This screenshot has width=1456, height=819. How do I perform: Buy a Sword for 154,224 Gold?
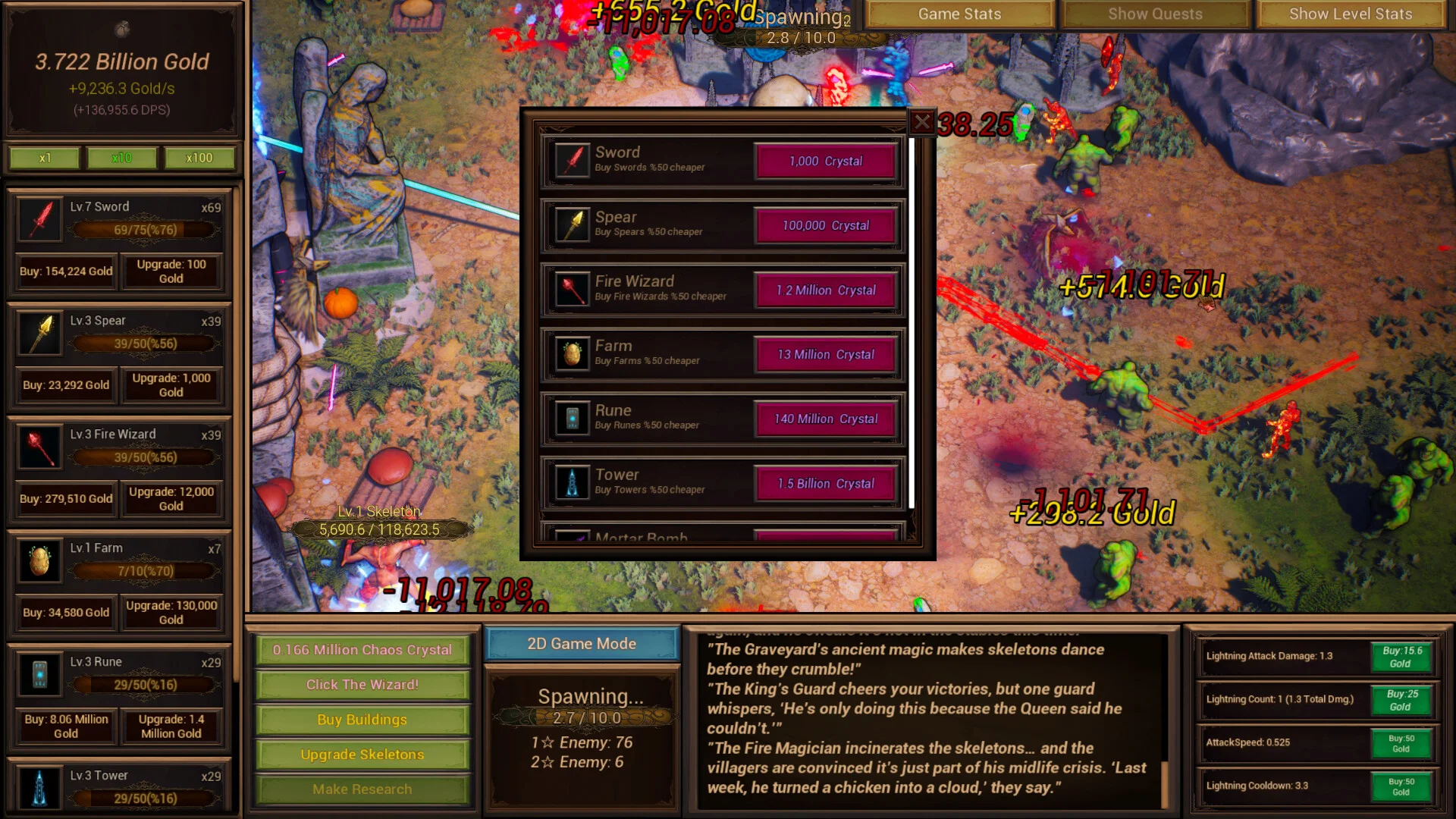pyautogui.click(x=66, y=271)
